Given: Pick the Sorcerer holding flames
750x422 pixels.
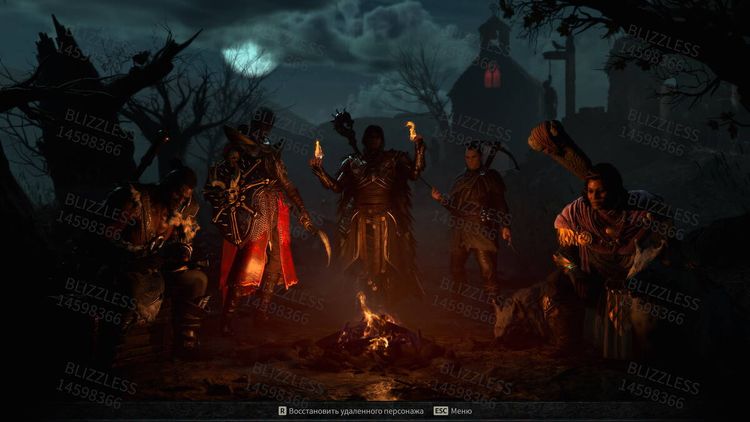Looking at the screenshot, I should click(372, 200).
